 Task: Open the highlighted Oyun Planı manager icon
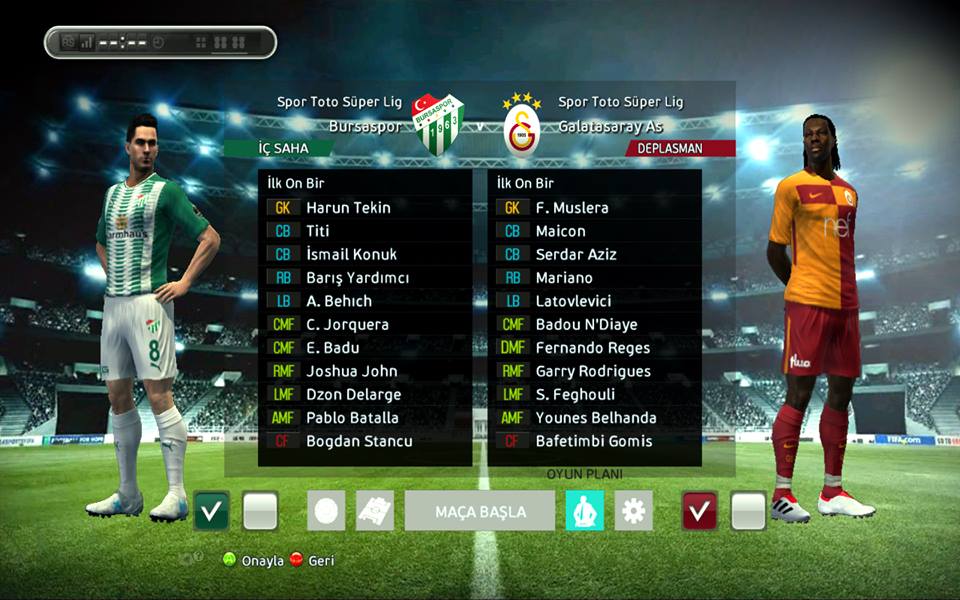[584, 511]
